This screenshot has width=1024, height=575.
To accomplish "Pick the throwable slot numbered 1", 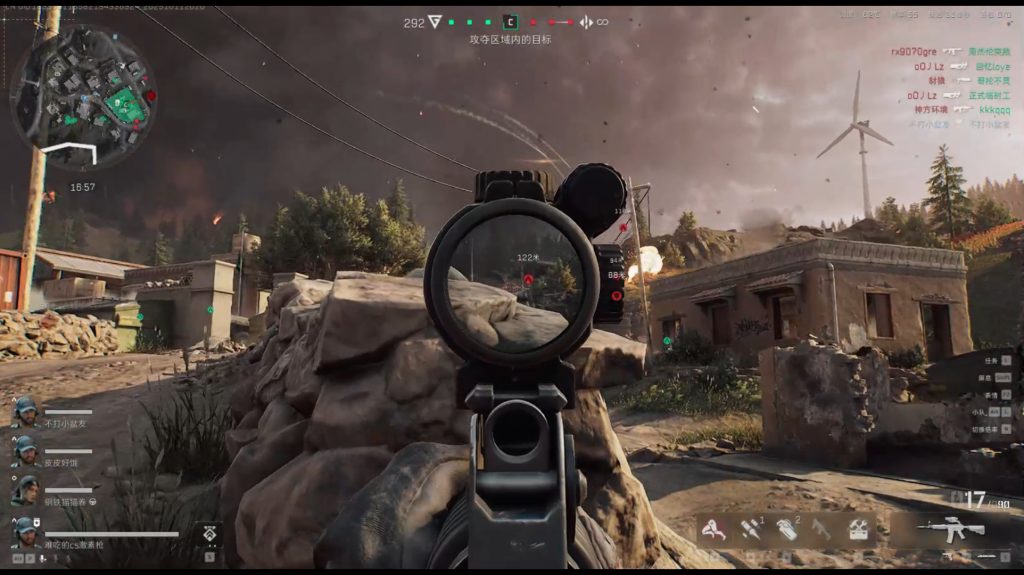I will pos(750,529).
